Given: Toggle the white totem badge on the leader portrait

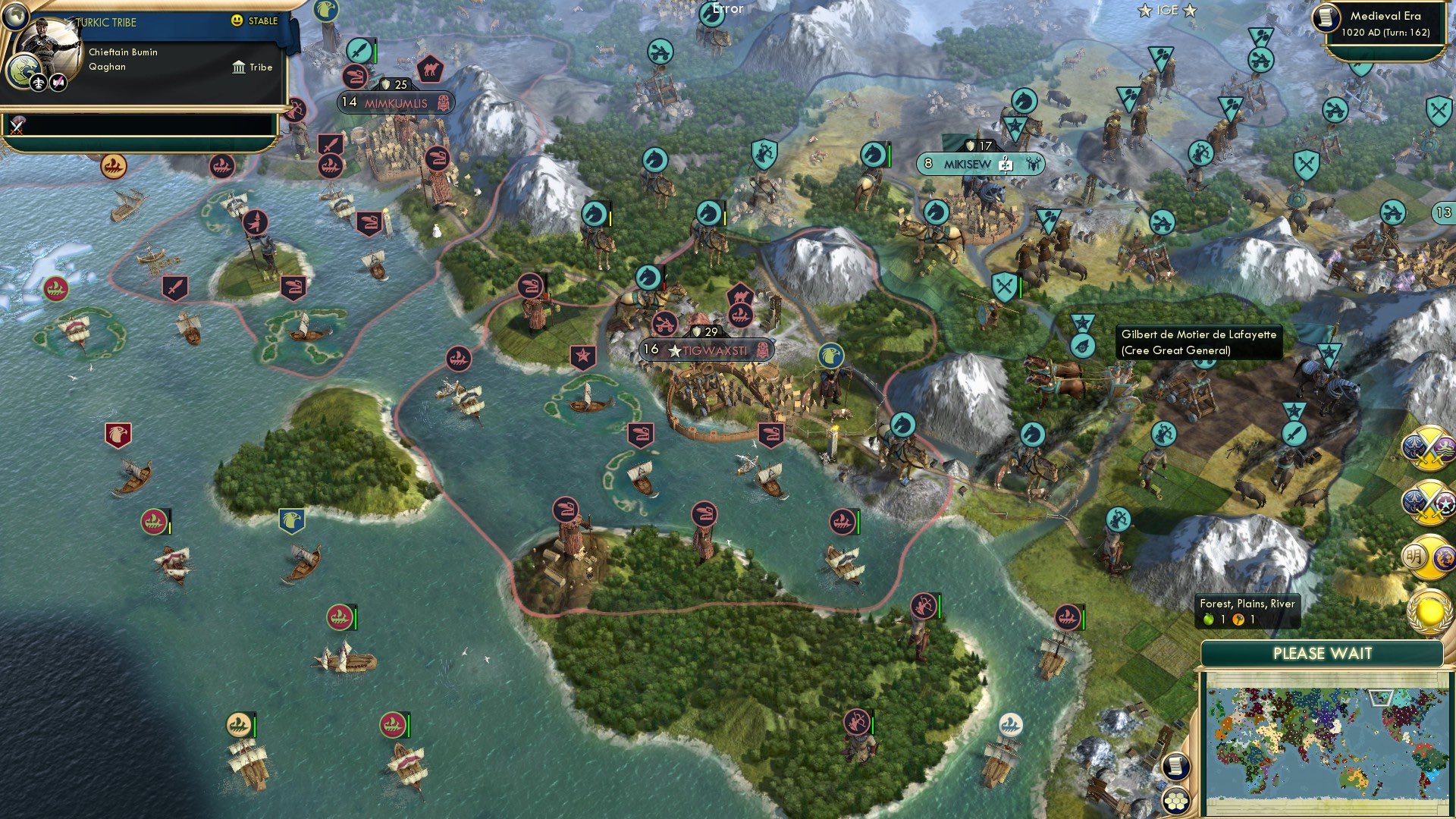Looking at the screenshot, I should coord(39,83).
